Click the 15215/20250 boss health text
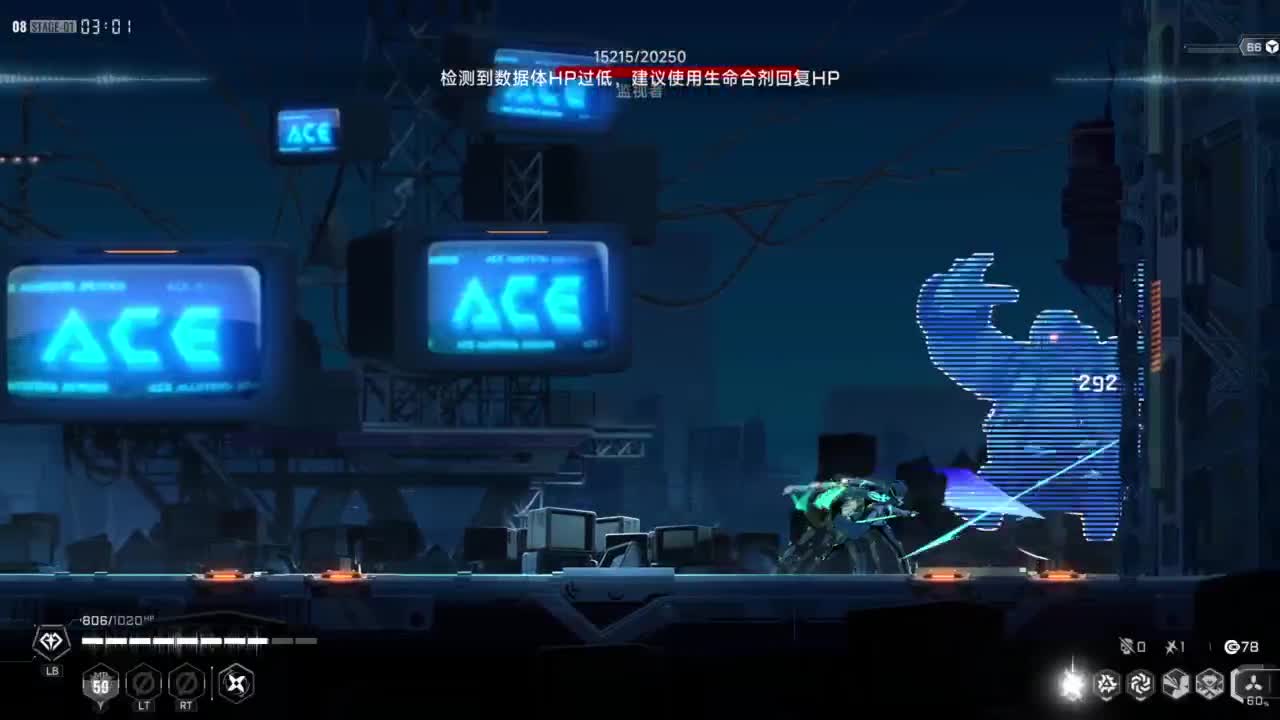The height and width of the screenshot is (720, 1280). pos(639,57)
